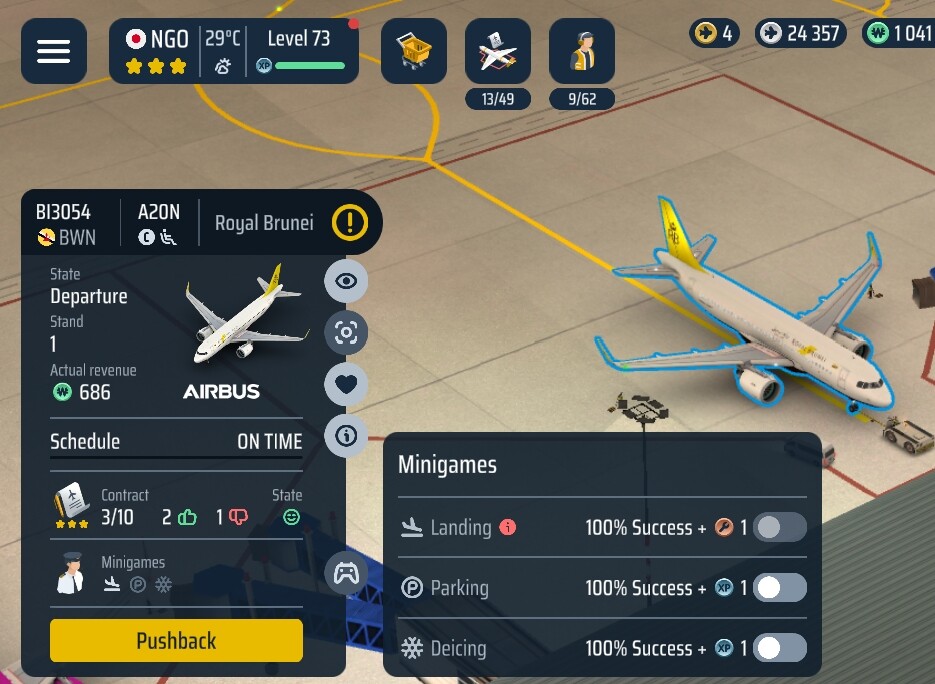Start the Pushback
The height and width of the screenshot is (684, 935).
pos(176,641)
